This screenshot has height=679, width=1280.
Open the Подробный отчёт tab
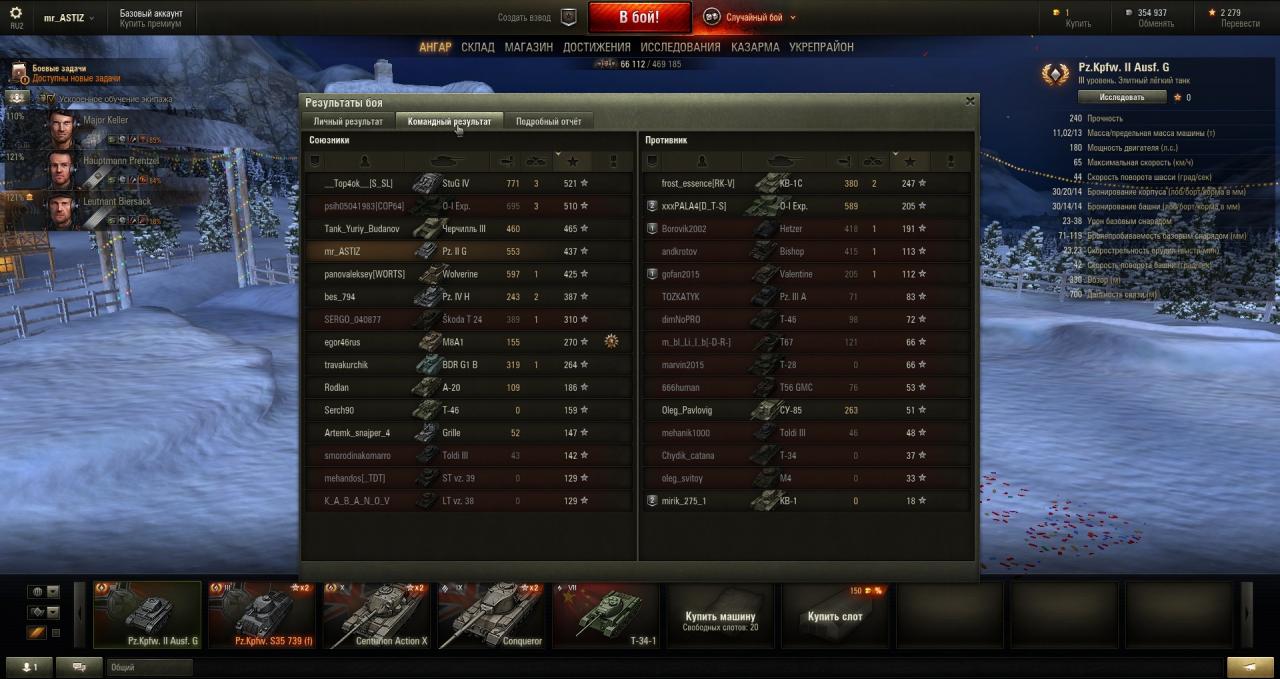(548, 121)
